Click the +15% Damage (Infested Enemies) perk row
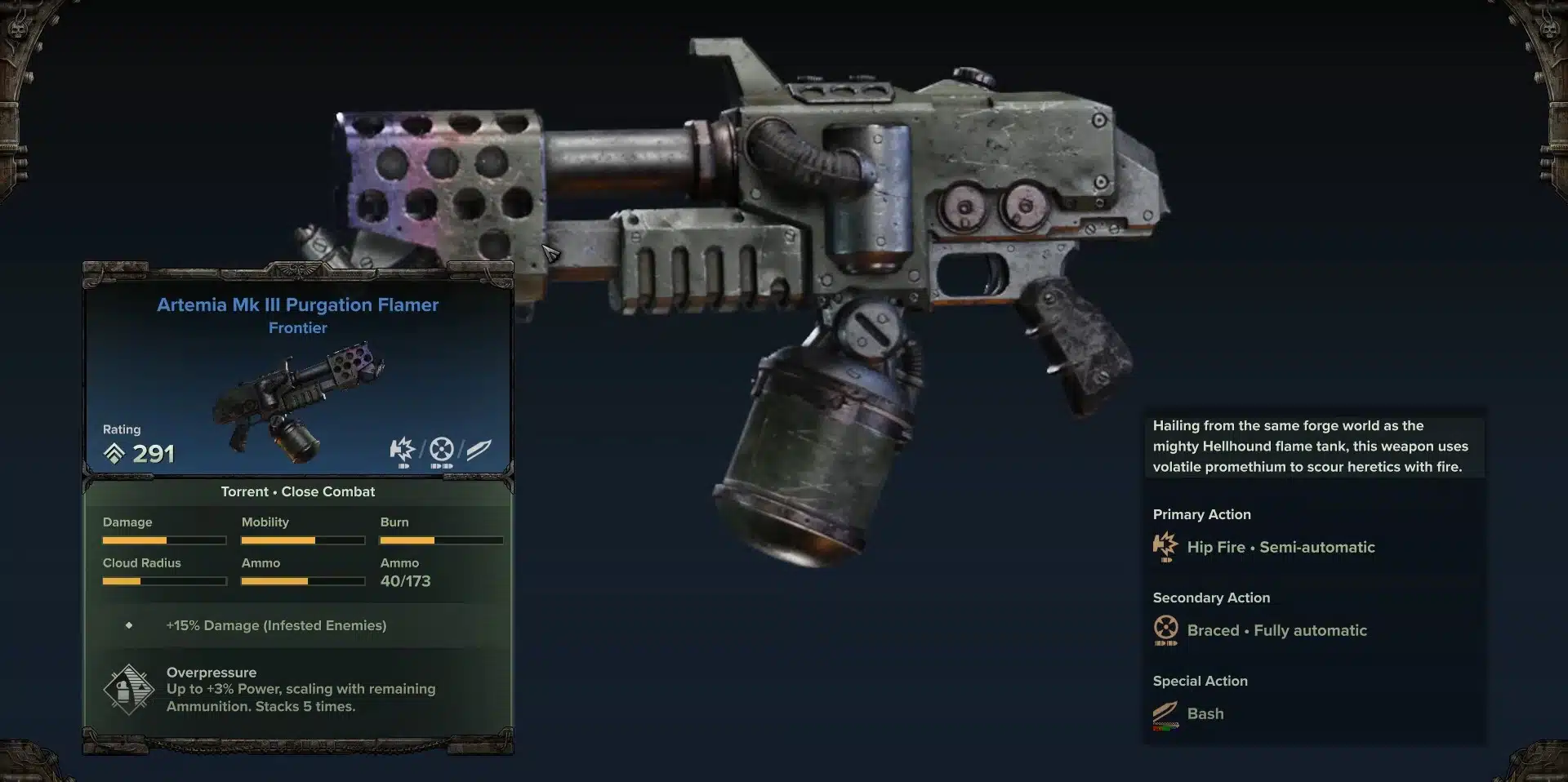Image resolution: width=1568 pixels, height=782 pixels. point(276,625)
